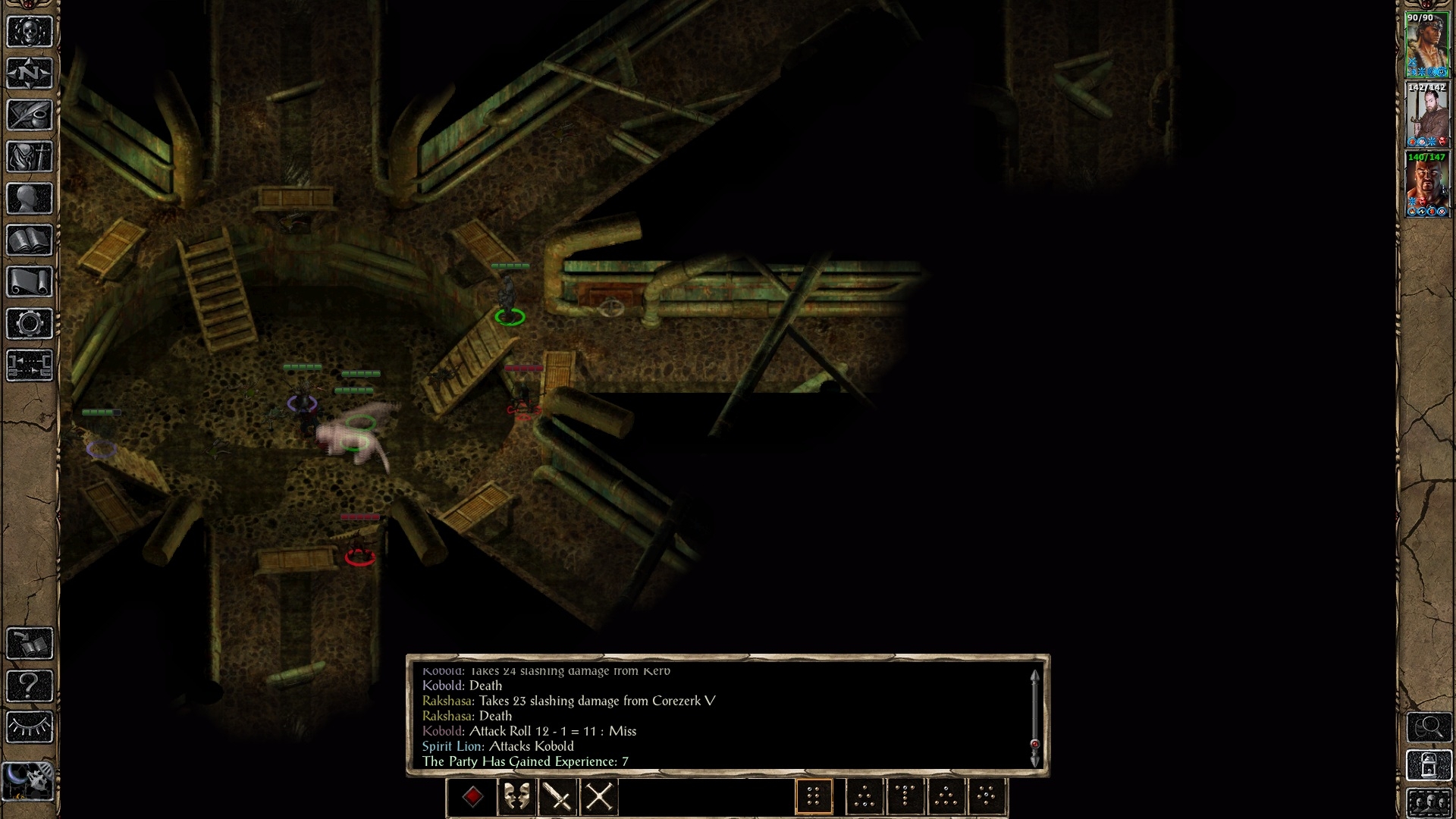
Task: Open the area map with the compass icon
Action: [30, 74]
